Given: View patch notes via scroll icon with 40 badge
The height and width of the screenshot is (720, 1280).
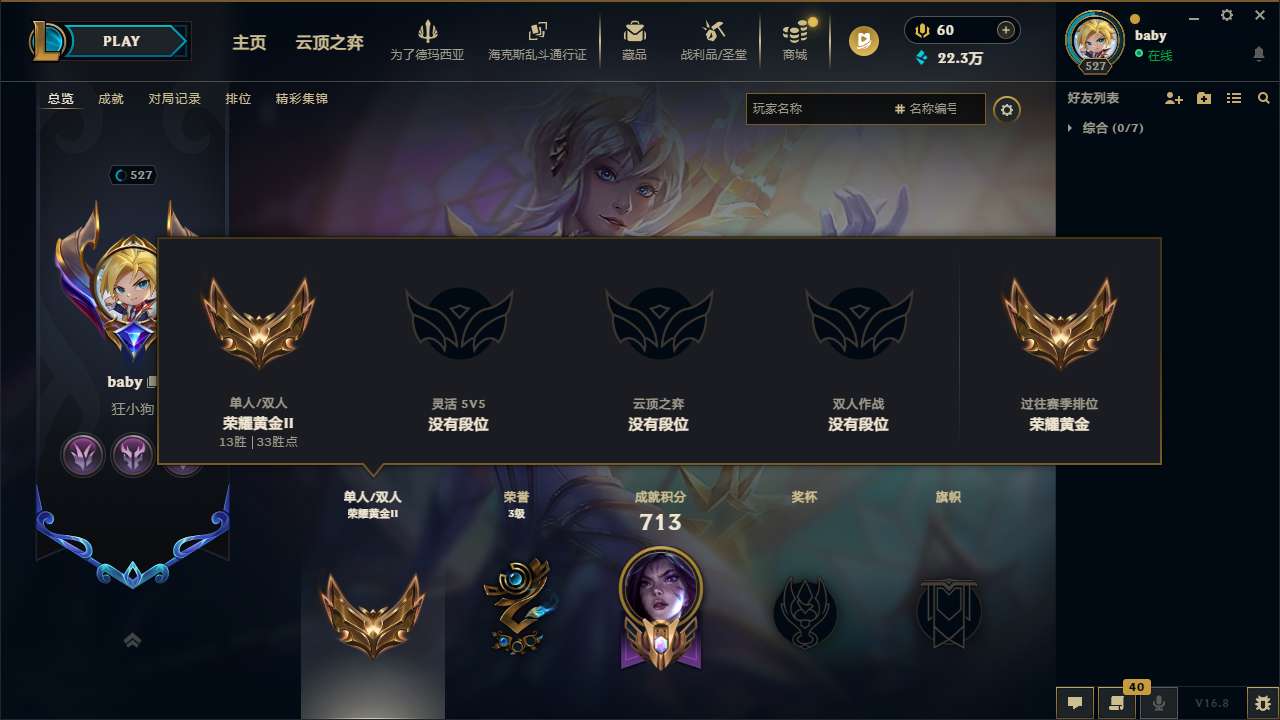Looking at the screenshot, I should (x=1116, y=703).
